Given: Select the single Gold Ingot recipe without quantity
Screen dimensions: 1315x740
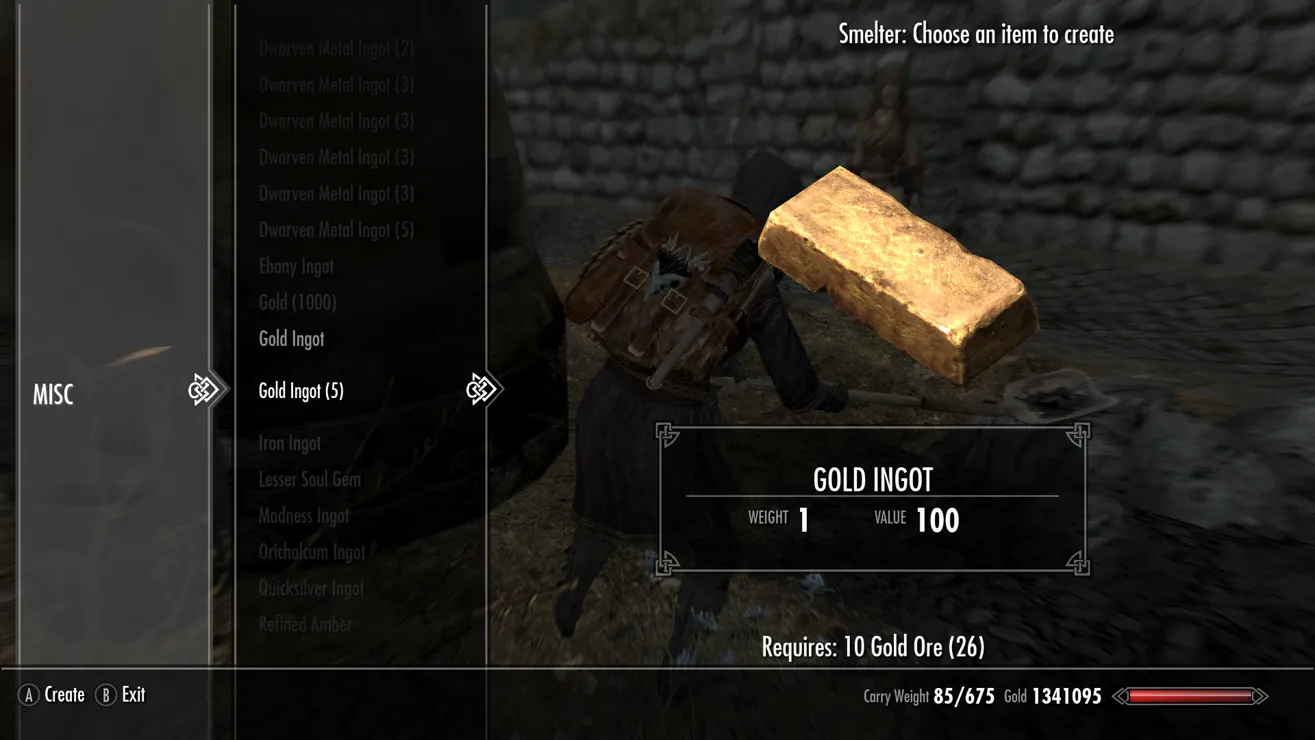Looking at the screenshot, I should click(x=291, y=339).
